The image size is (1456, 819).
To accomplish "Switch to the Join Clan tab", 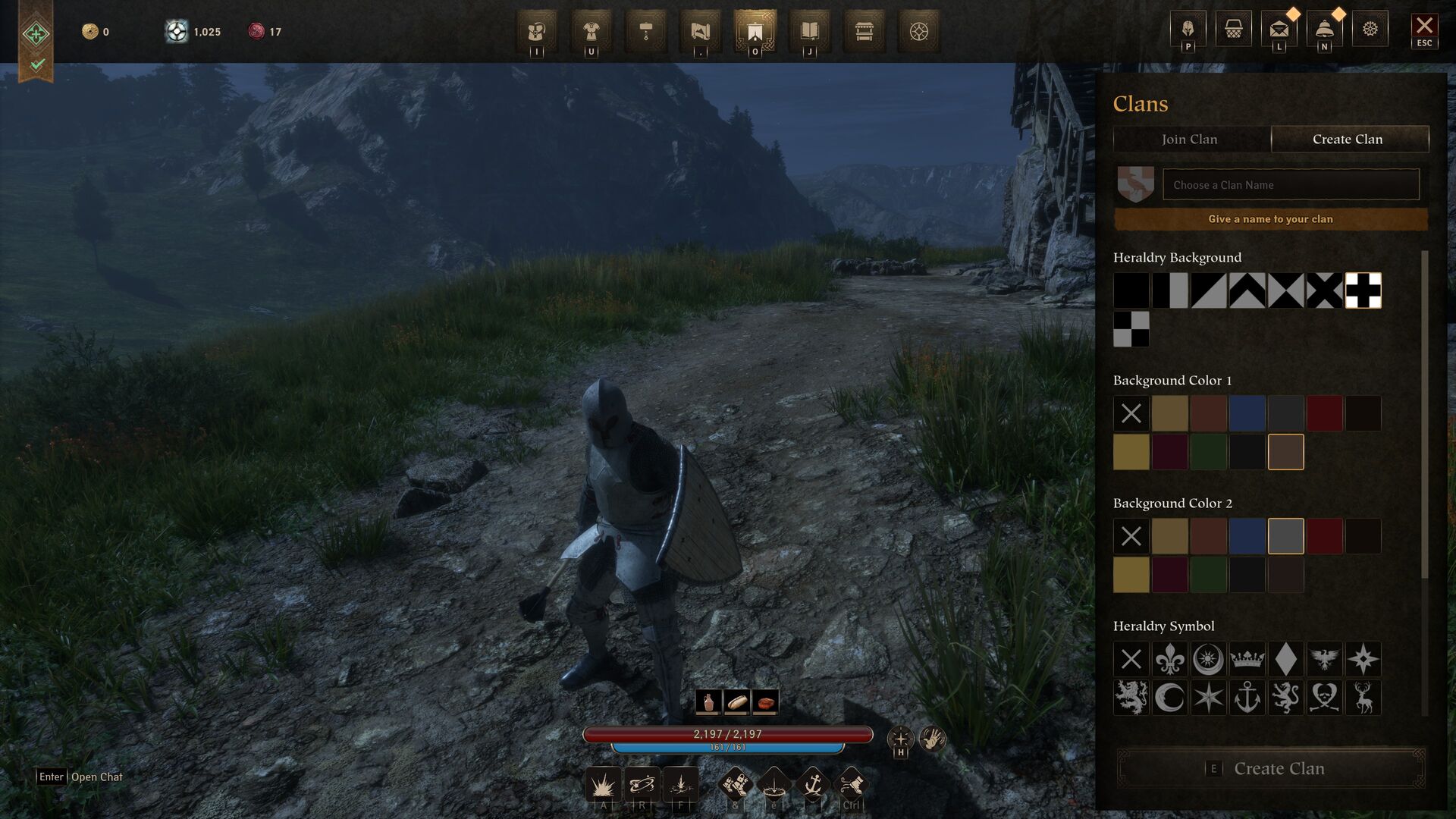I will 1190,140.
